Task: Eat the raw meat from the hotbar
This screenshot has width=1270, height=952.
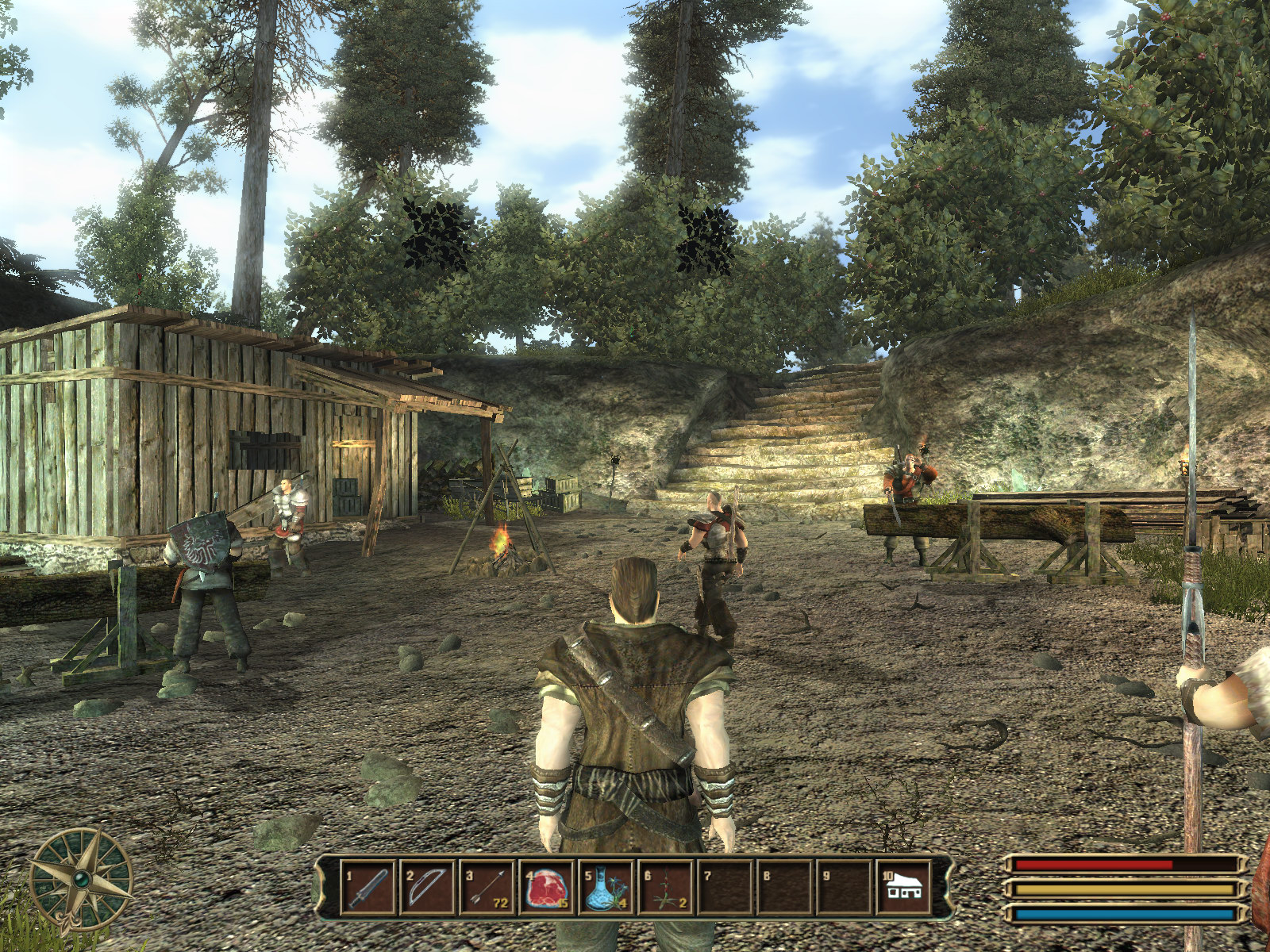Action: 546,885
